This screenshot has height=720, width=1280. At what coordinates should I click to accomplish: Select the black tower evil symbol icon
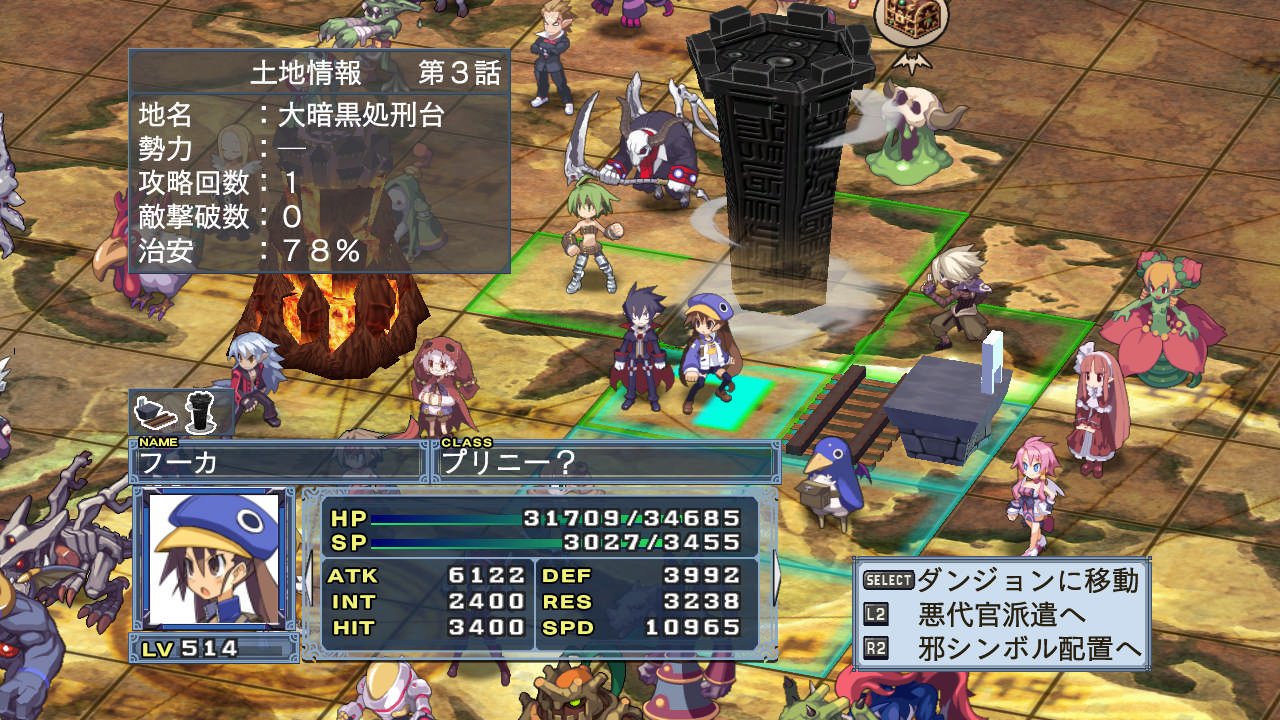(x=203, y=412)
